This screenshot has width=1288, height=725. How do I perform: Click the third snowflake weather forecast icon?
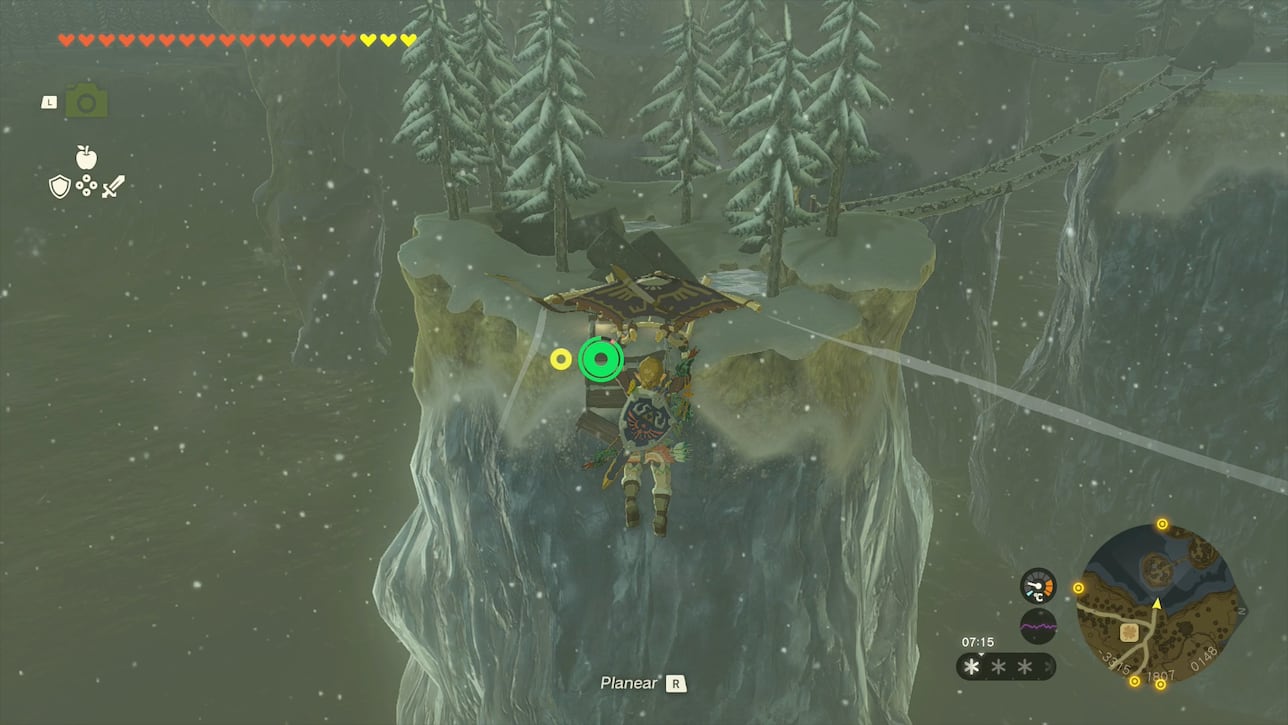pos(1024,666)
